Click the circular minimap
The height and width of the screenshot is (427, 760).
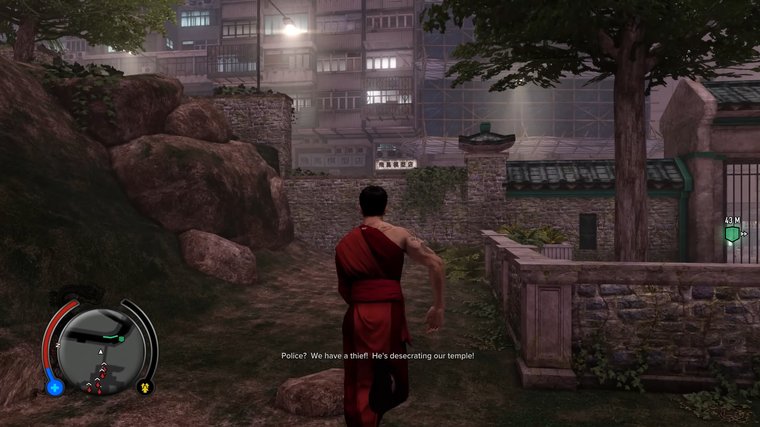tap(101, 351)
